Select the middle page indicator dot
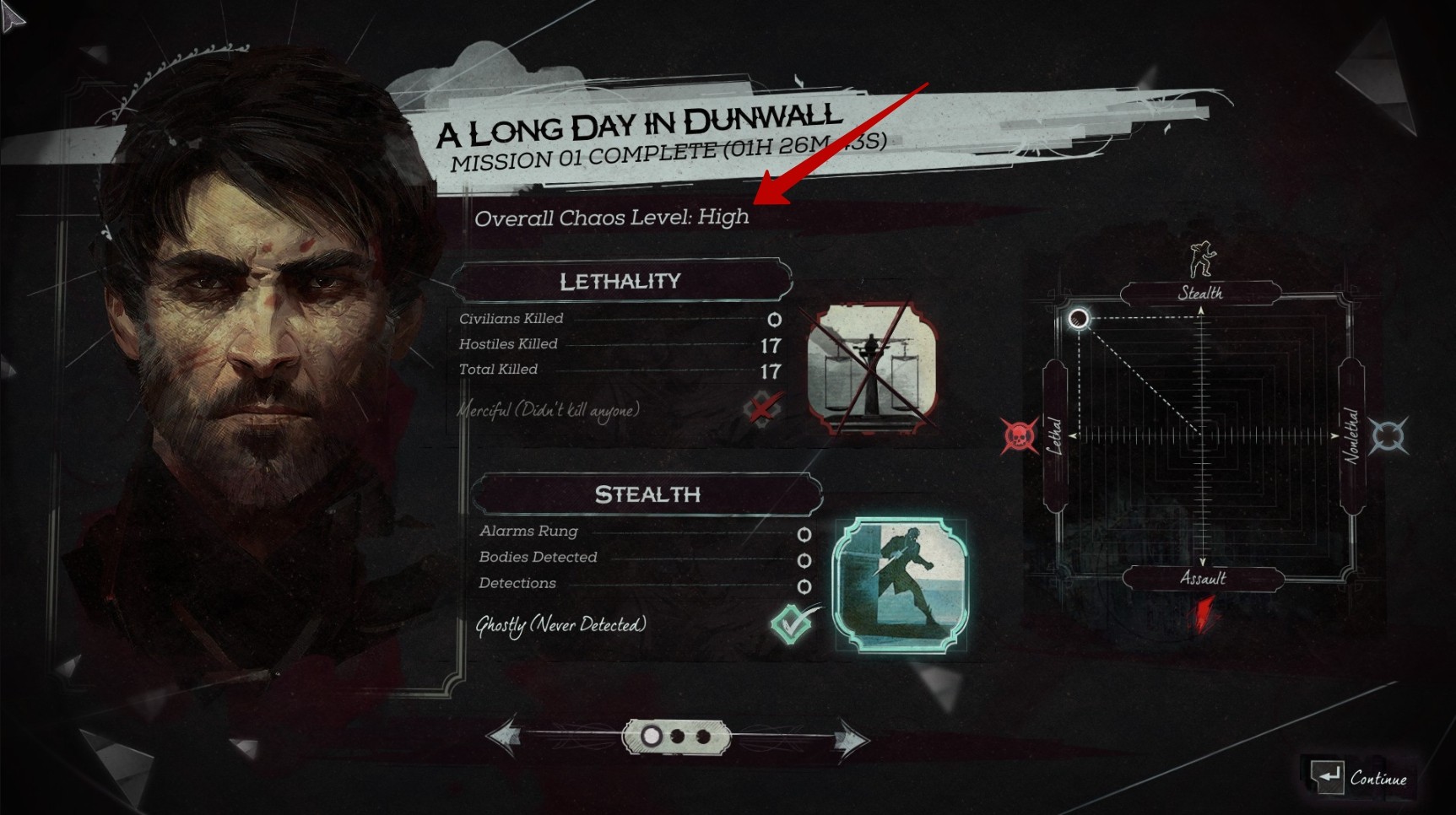This screenshot has width=1456, height=815. (677, 737)
